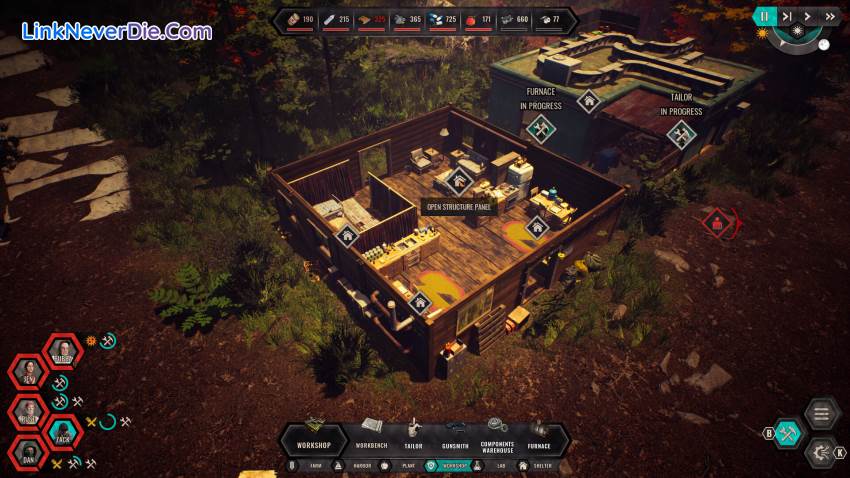Pick the Components Warehouse build option
Image resolution: width=850 pixels, height=478 pixels.
(x=497, y=434)
